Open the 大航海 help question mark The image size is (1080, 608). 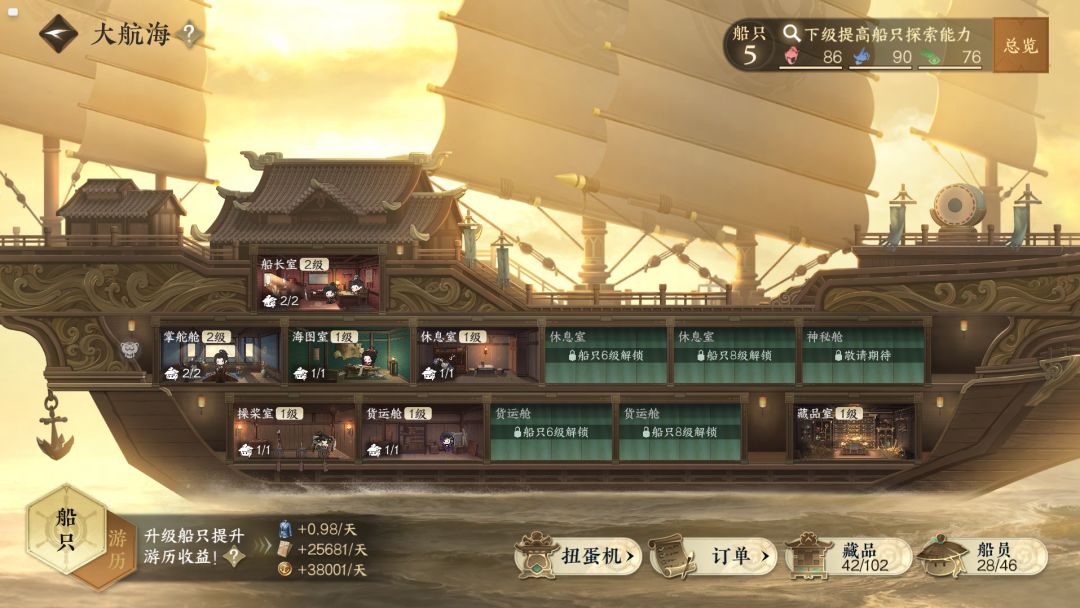click(x=188, y=35)
